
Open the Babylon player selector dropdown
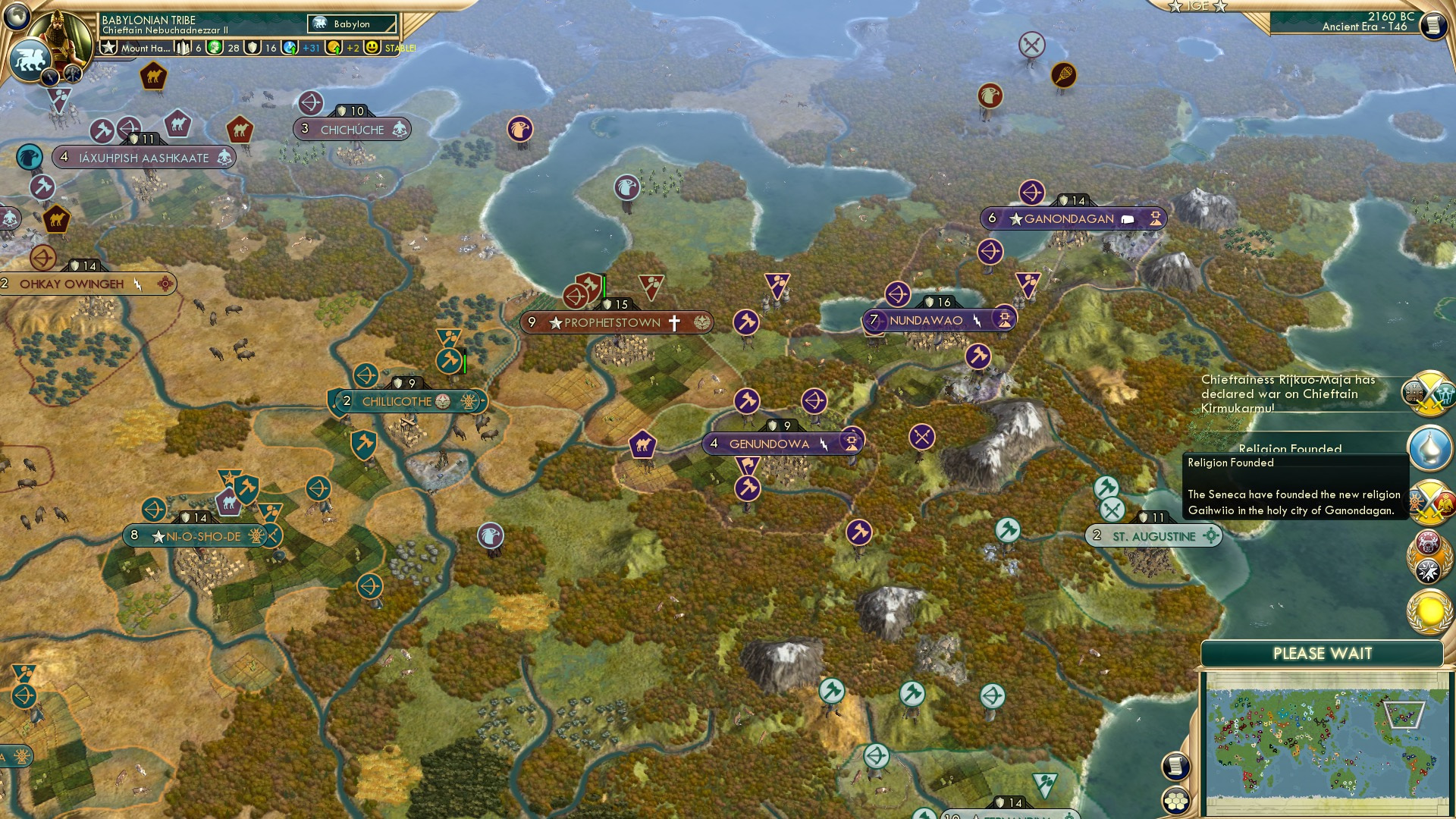[350, 24]
